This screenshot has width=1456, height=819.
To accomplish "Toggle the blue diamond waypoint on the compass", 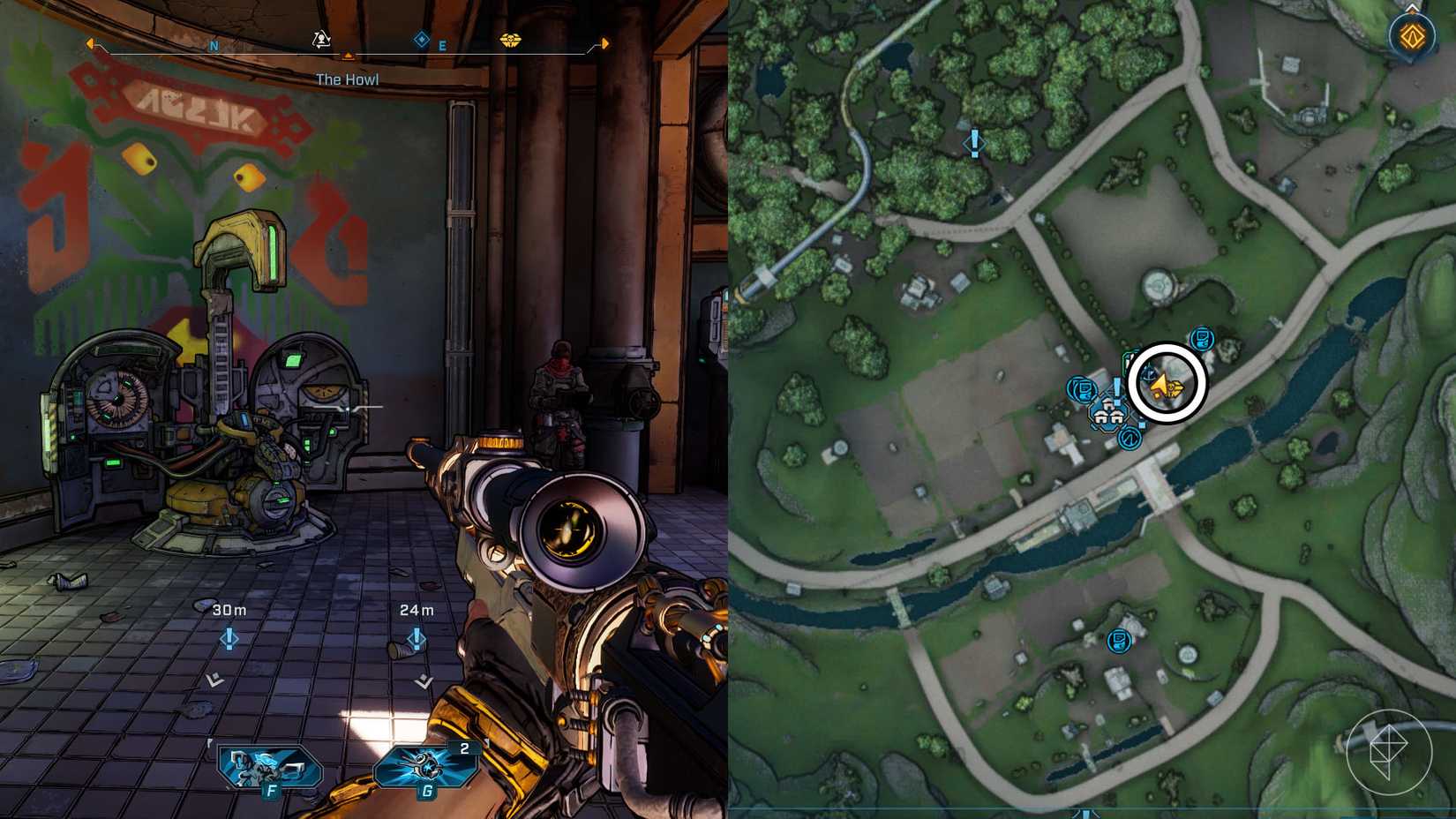I will [x=420, y=40].
